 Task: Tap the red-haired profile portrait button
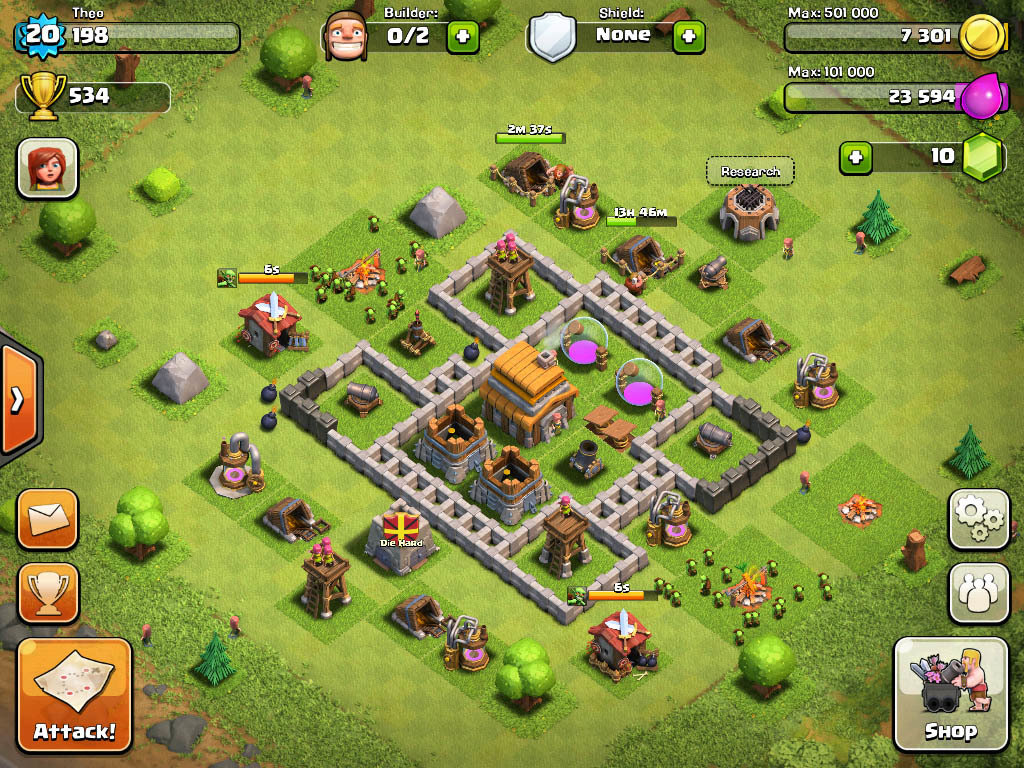[47, 167]
